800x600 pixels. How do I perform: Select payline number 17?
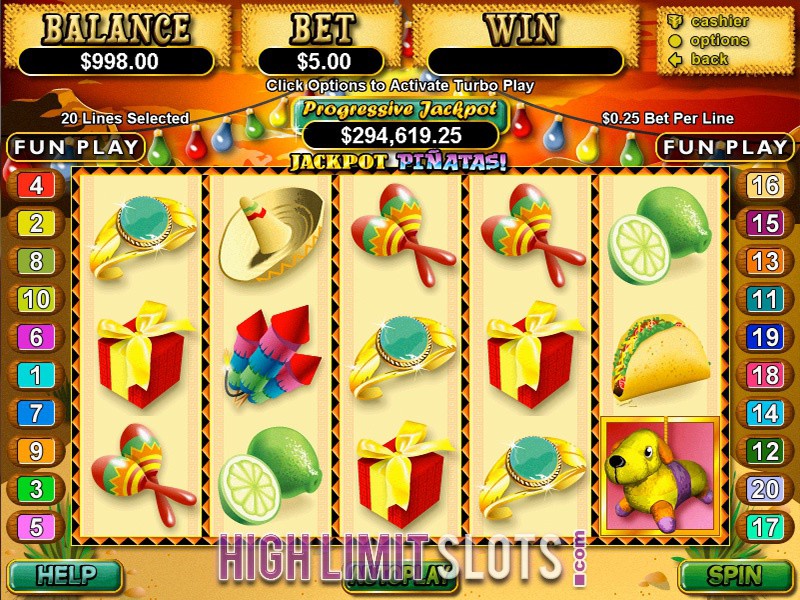tap(765, 527)
